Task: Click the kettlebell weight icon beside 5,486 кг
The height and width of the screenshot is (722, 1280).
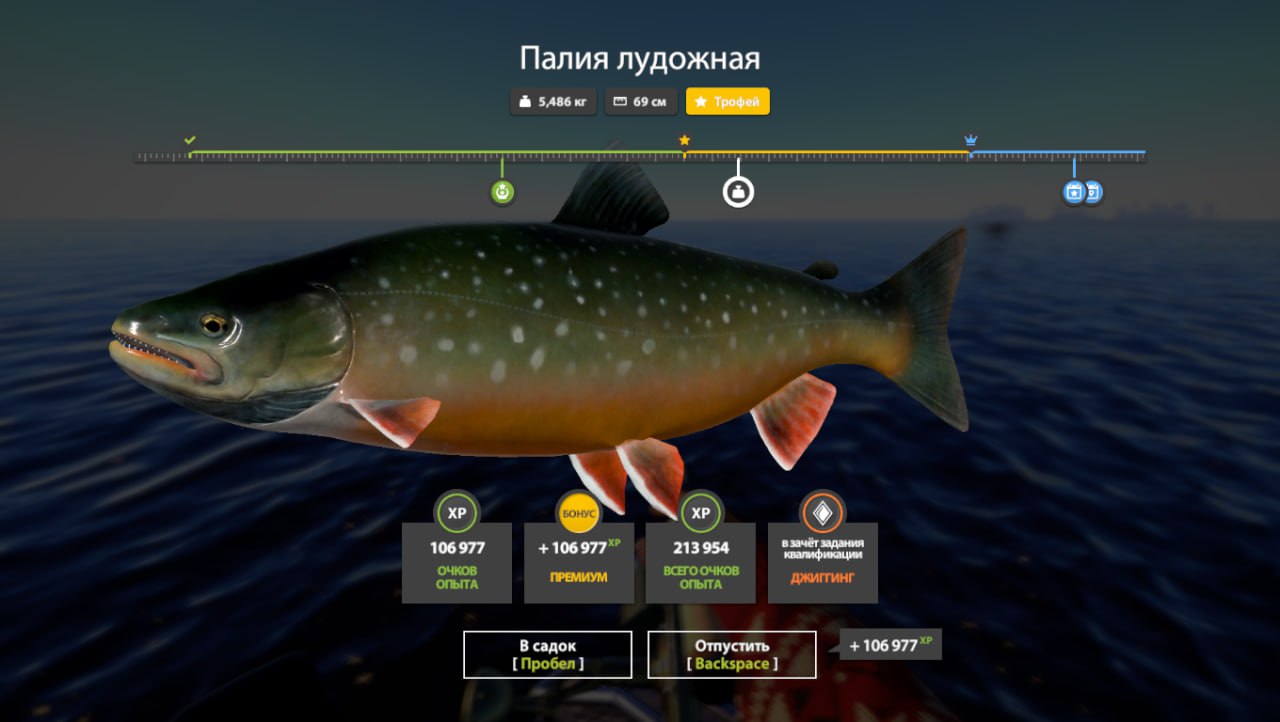Action: 525,101
